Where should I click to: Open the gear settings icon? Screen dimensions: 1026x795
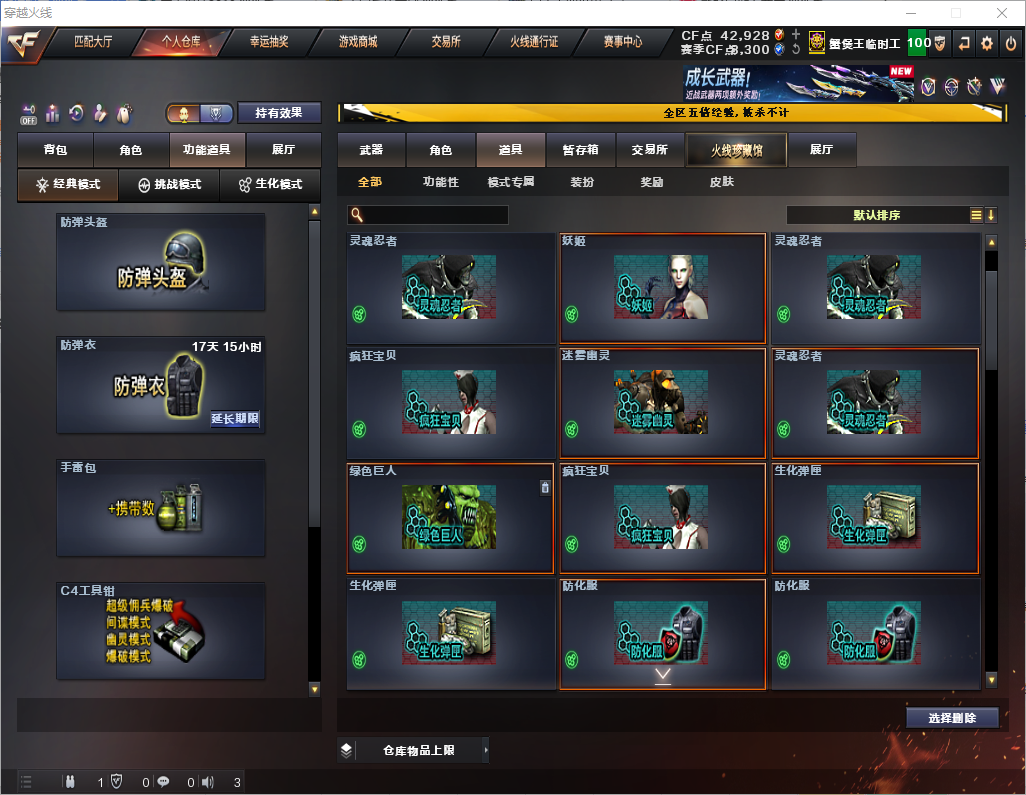[987, 43]
